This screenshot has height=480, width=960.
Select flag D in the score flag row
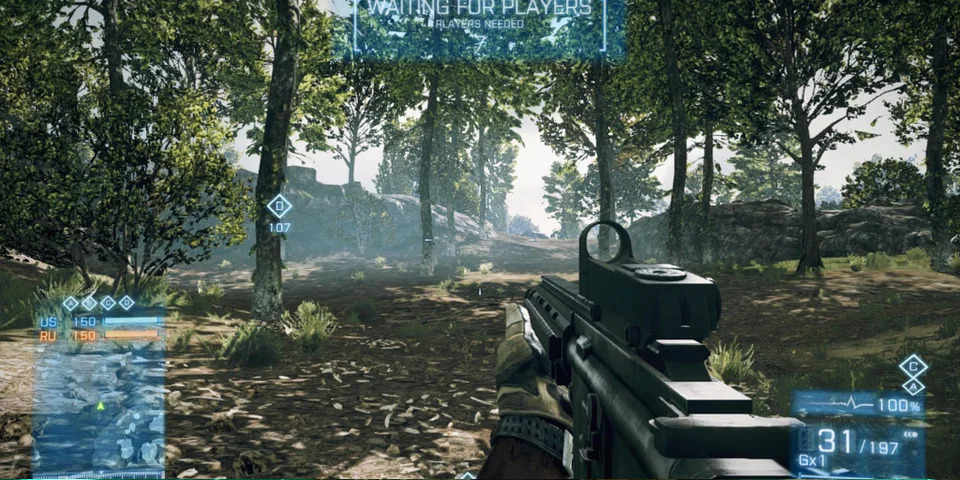coord(127,303)
